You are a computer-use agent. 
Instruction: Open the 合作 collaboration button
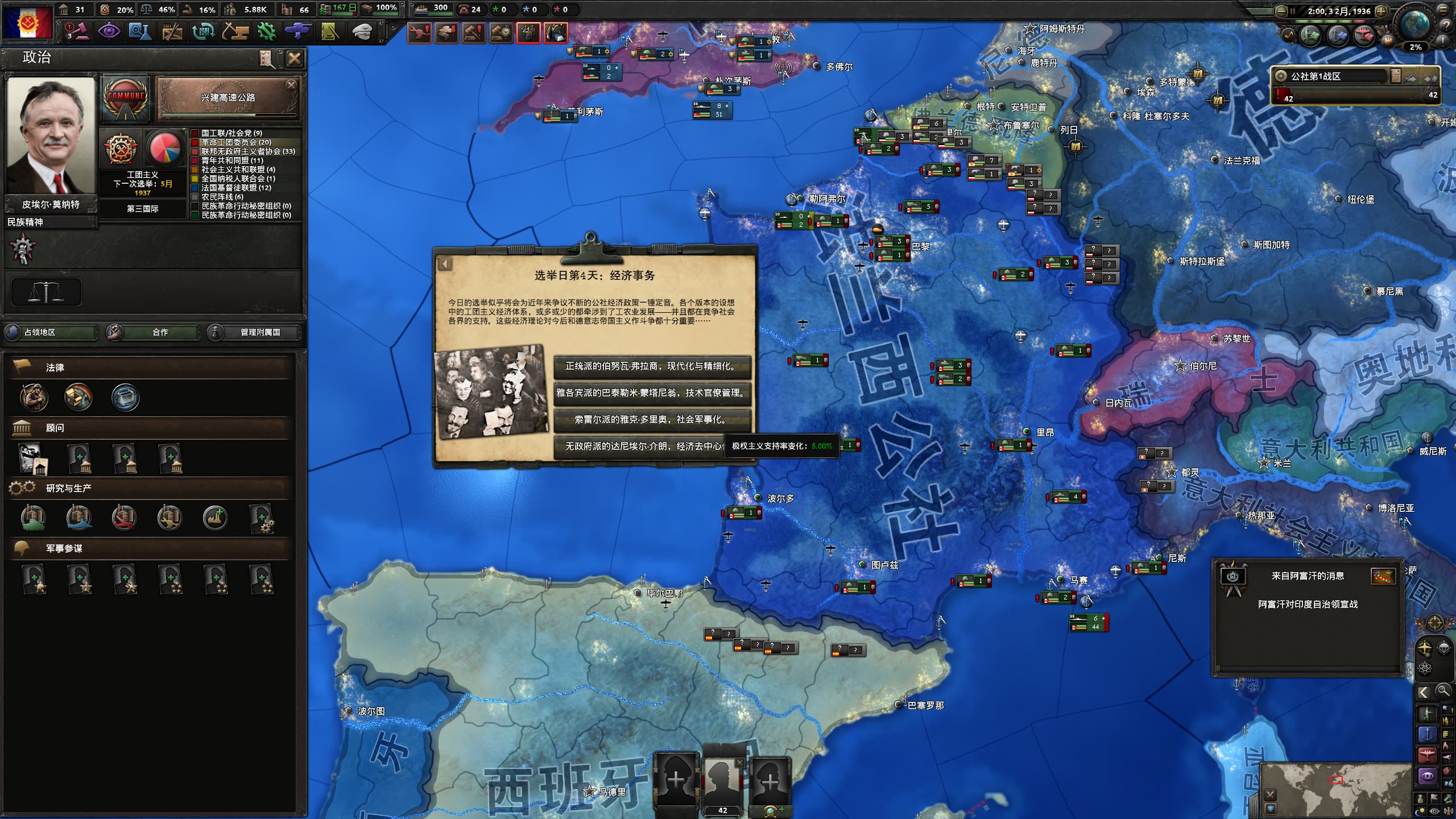[x=154, y=332]
